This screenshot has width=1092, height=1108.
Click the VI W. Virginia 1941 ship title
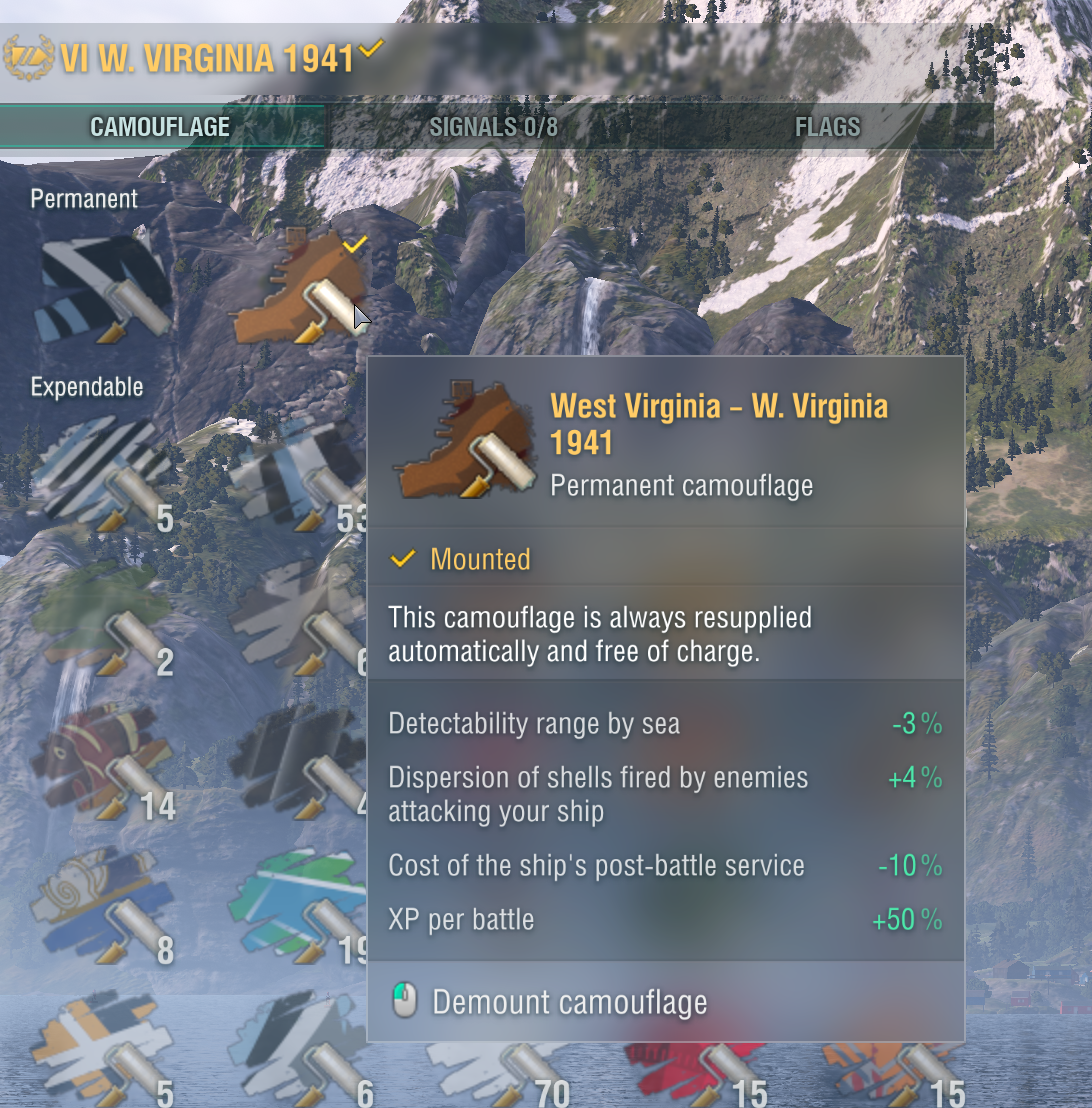click(x=207, y=59)
